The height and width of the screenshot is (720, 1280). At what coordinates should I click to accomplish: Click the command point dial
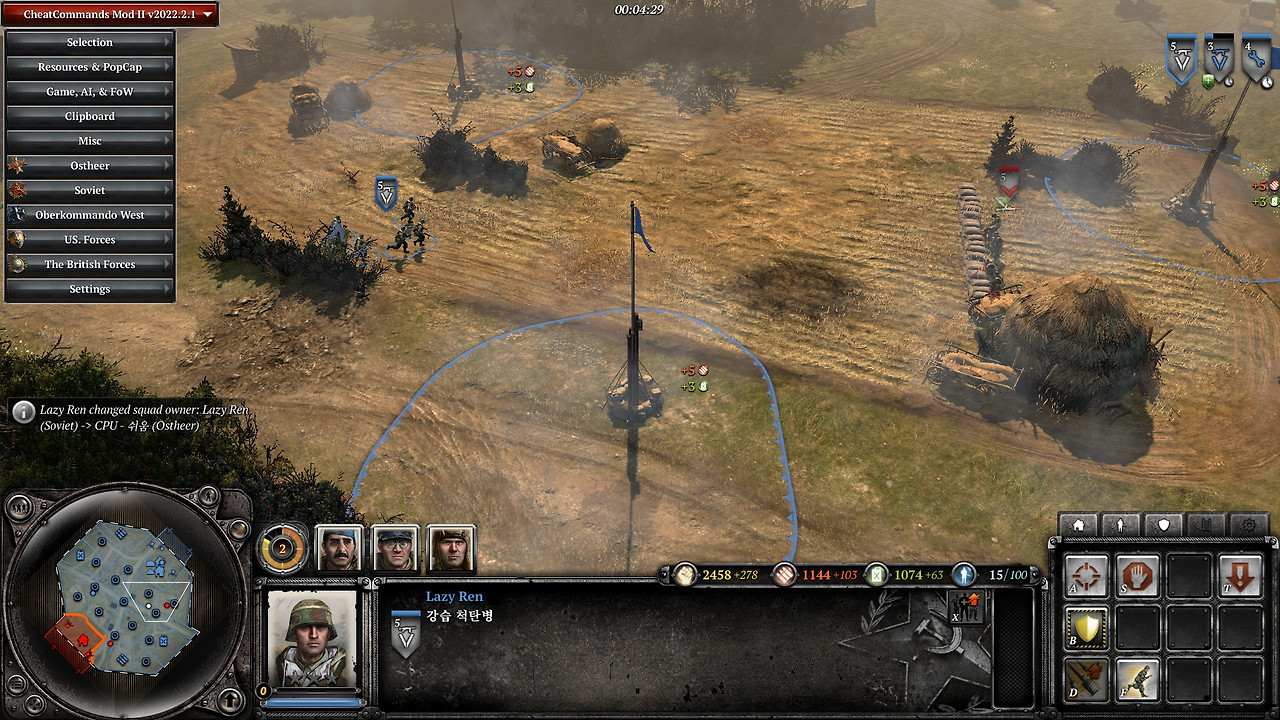coord(282,548)
